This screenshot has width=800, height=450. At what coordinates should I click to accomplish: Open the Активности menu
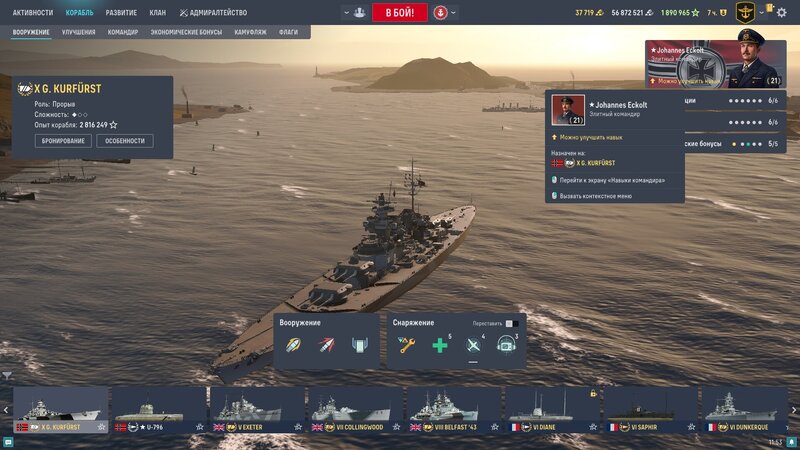coord(33,13)
